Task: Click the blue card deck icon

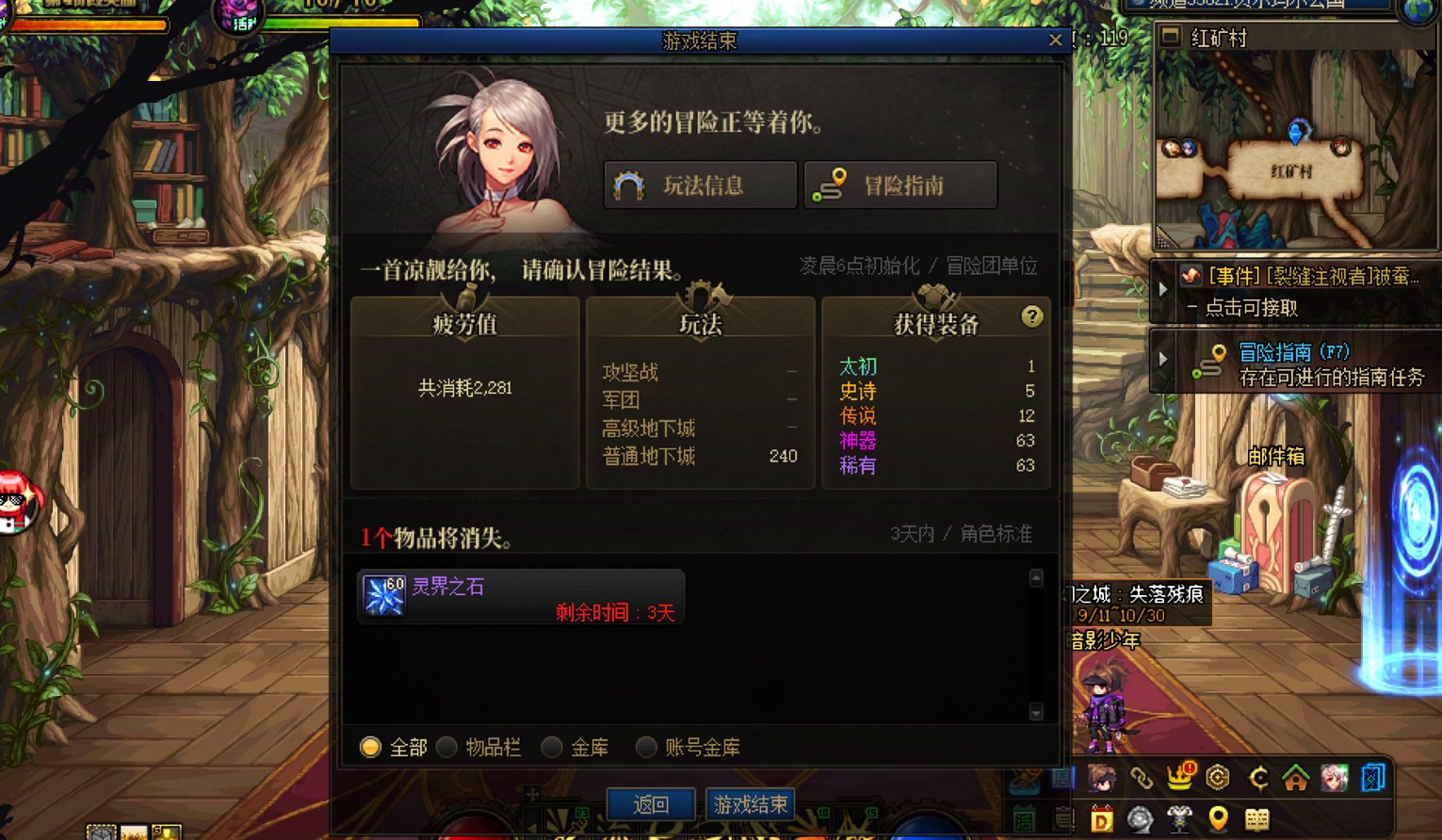Action: point(1371,777)
